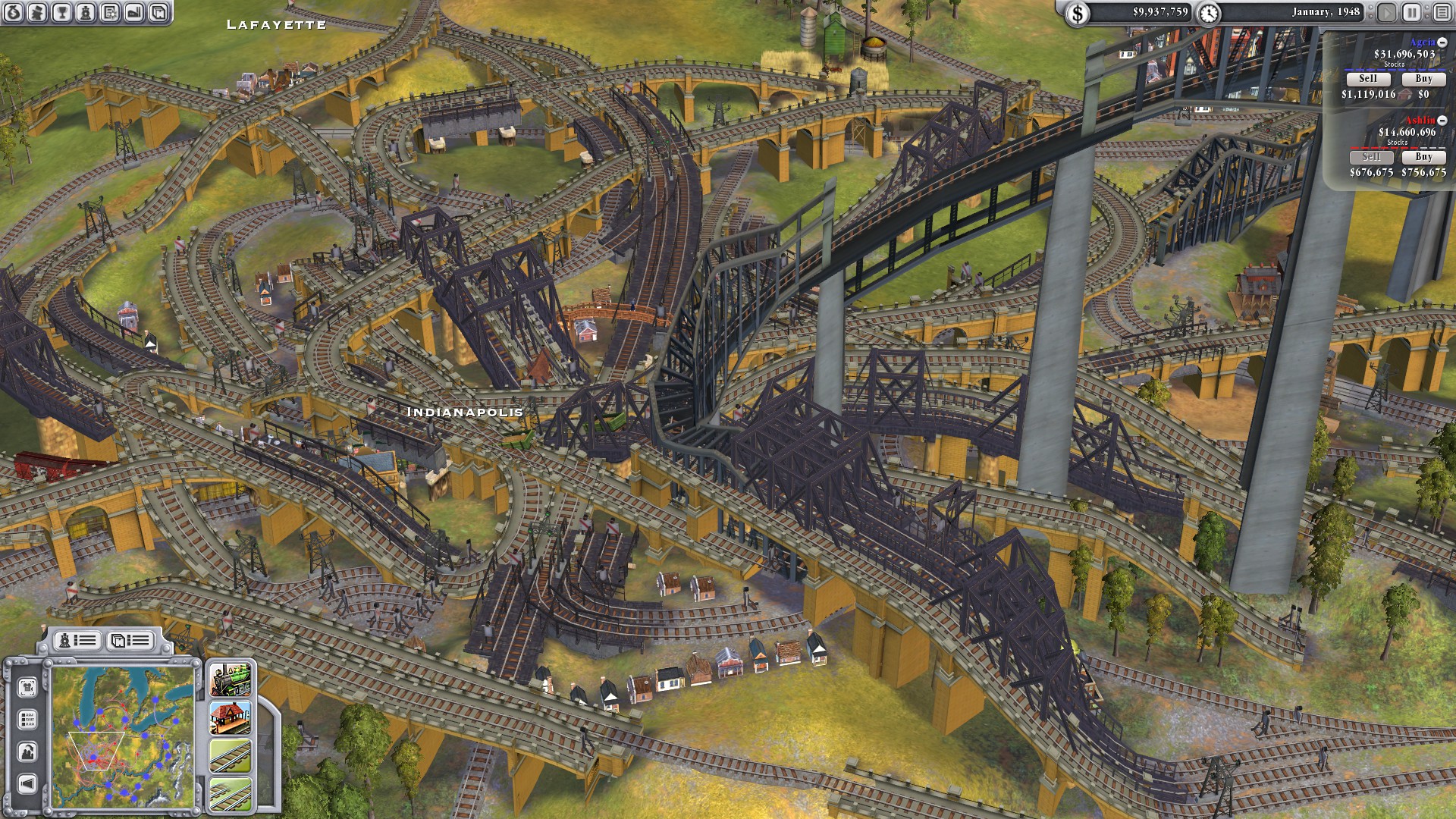Toggle the minimap text display options
Screen dimensions: 1456x819
pyautogui.click(x=28, y=719)
